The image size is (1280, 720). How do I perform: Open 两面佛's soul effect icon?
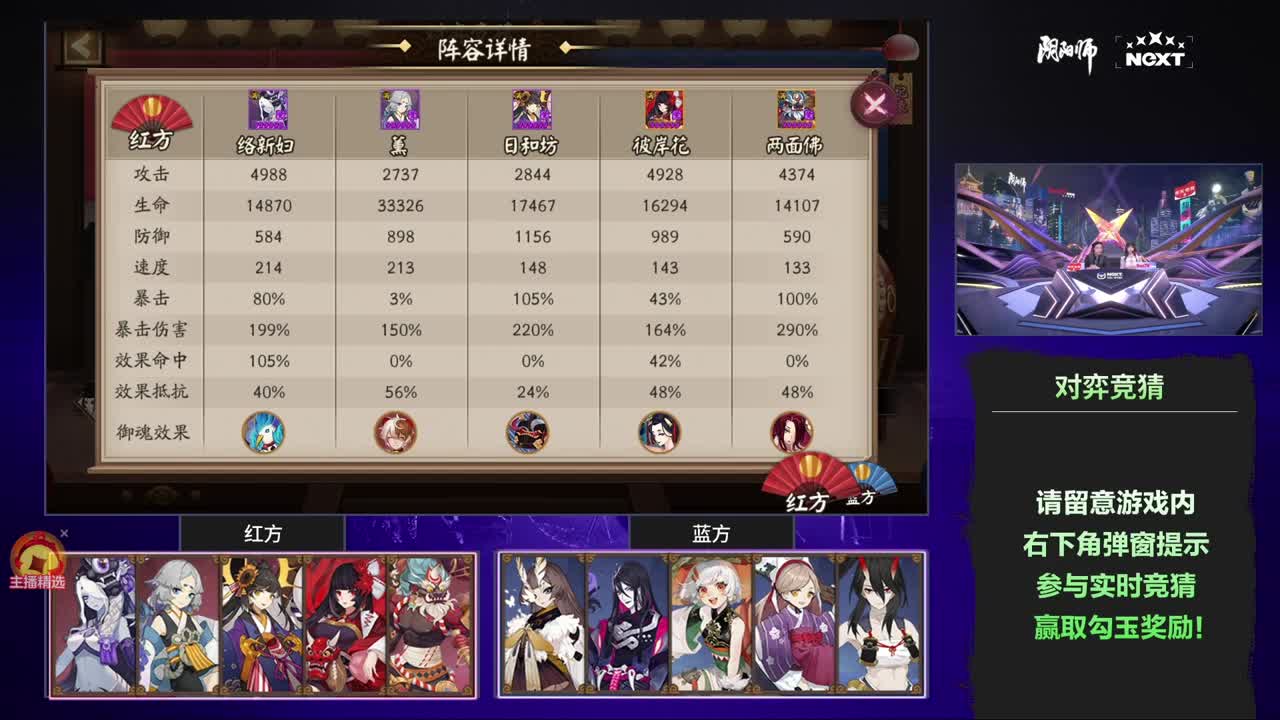tap(790, 431)
